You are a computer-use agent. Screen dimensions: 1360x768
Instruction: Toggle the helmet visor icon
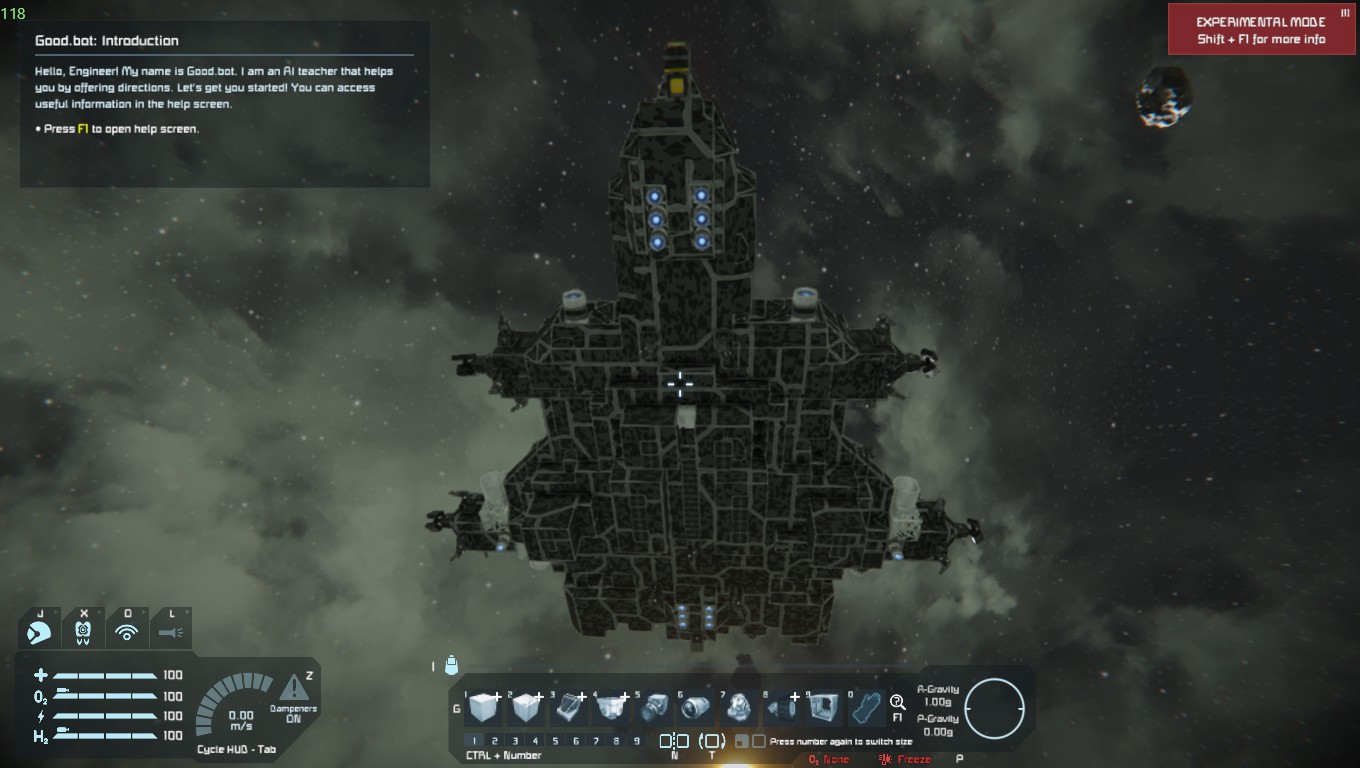(x=40, y=632)
